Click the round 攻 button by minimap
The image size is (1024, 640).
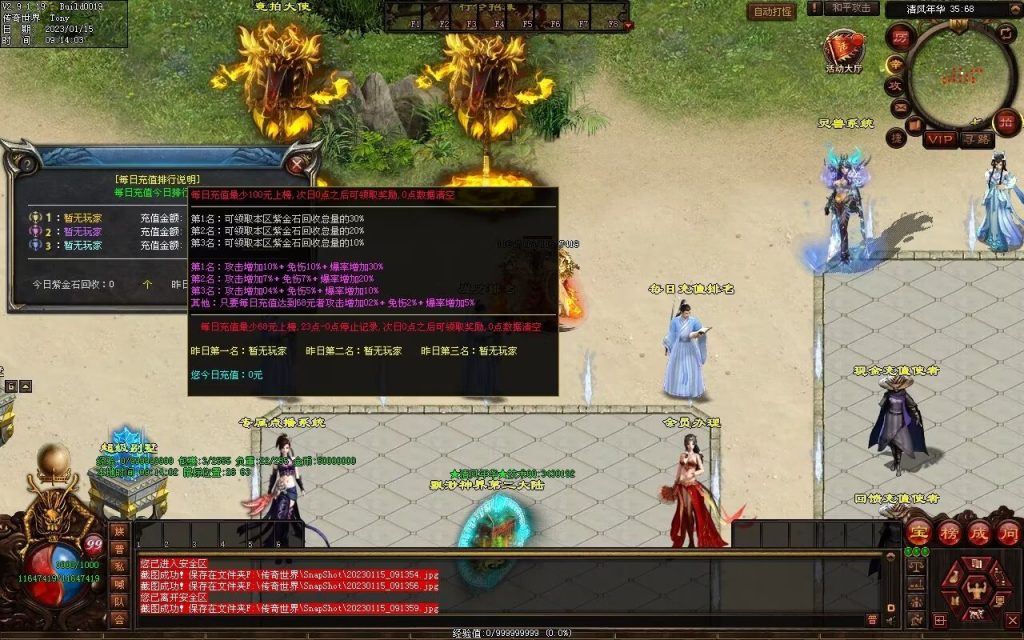[x=896, y=85]
